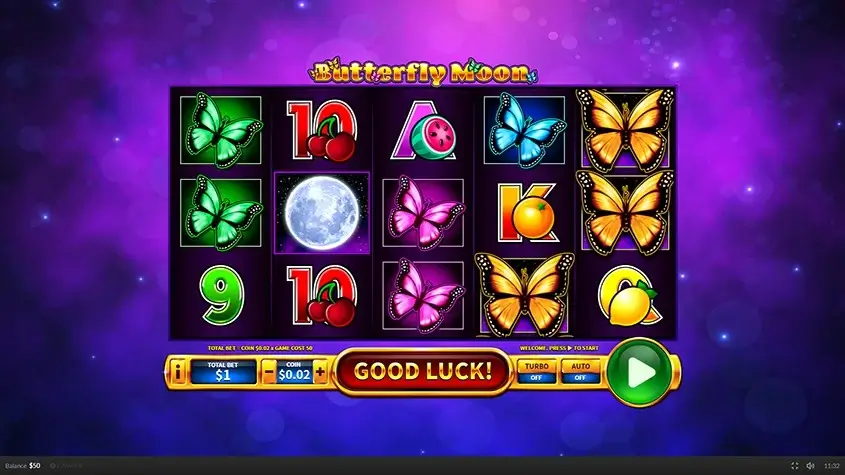845x475 pixels.
Task: Decrease the coin value with minus
Action: (268, 372)
